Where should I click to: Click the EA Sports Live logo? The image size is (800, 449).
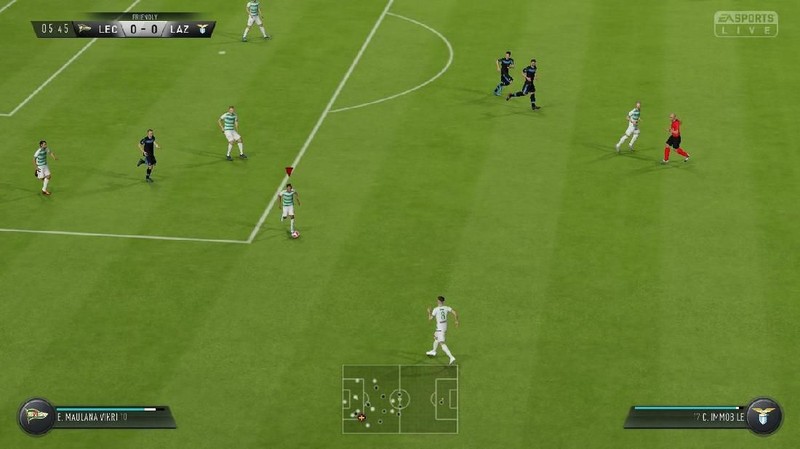click(x=745, y=24)
